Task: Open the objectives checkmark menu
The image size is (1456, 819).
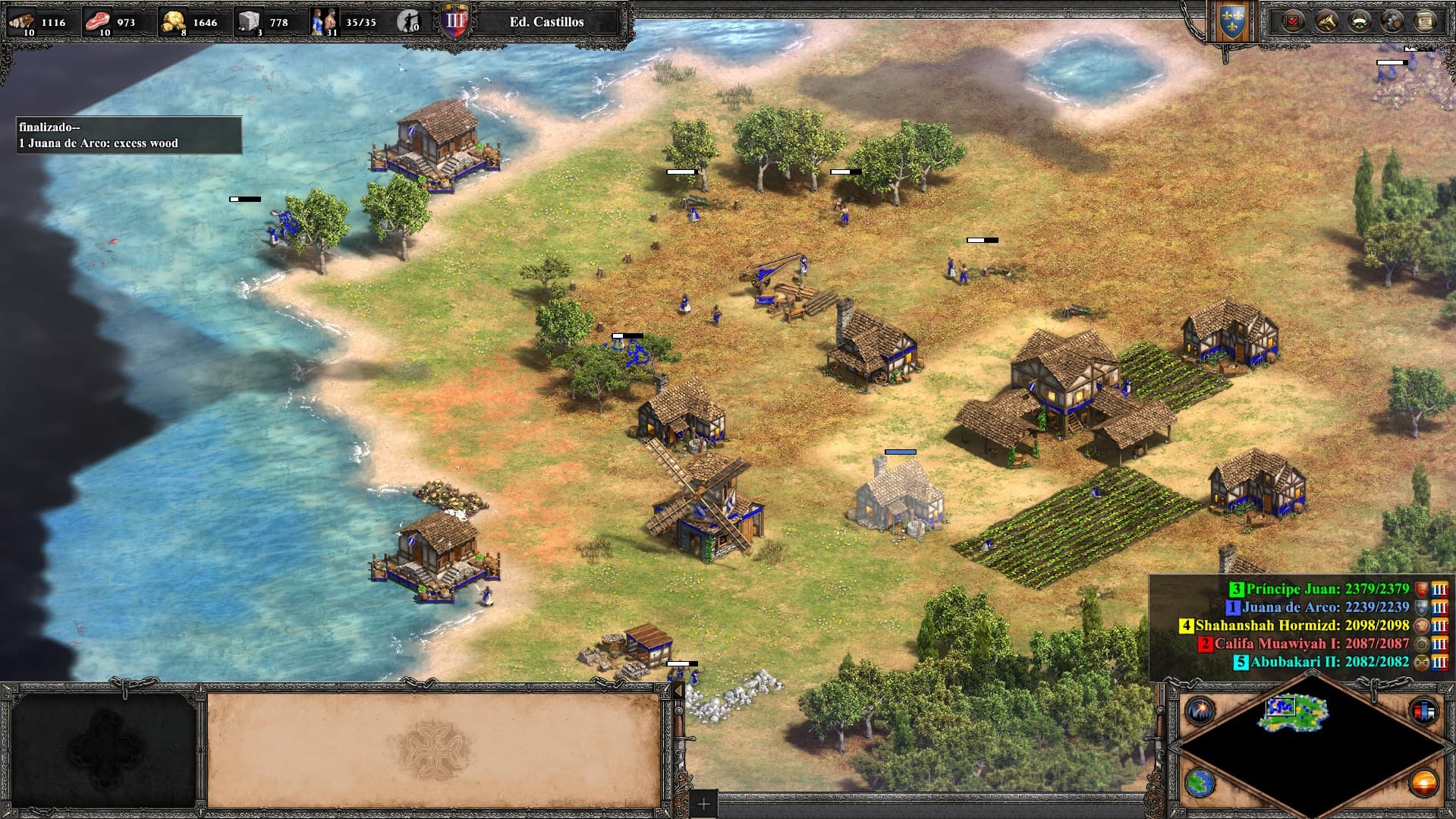Action: click(1292, 20)
